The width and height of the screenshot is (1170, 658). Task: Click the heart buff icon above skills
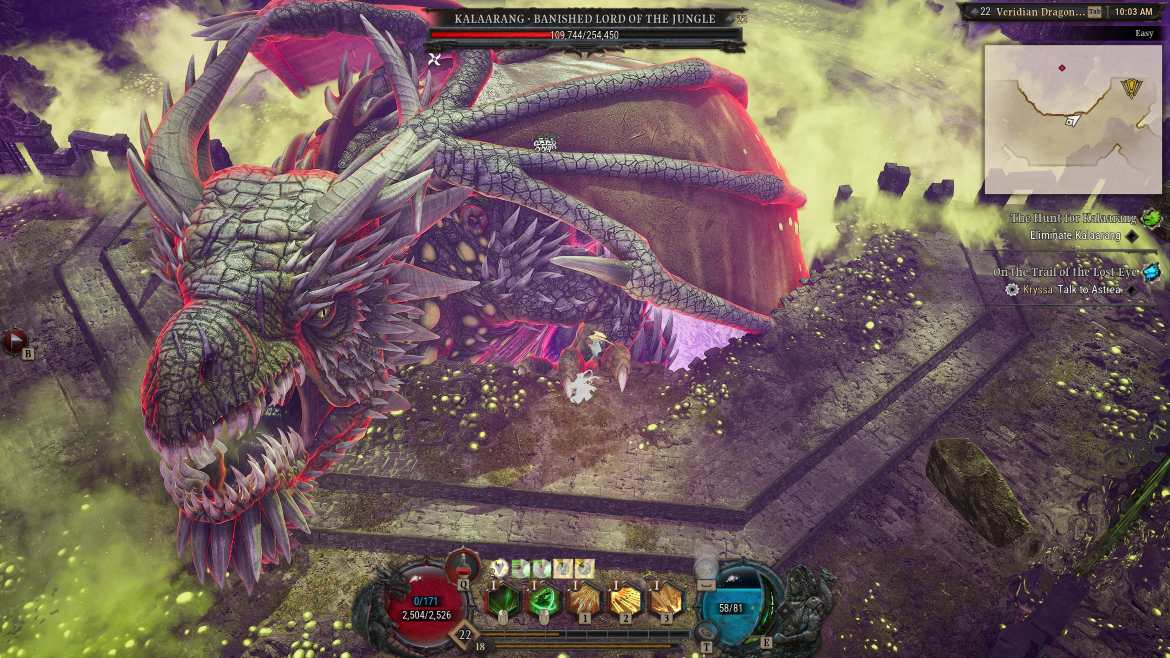[499, 568]
